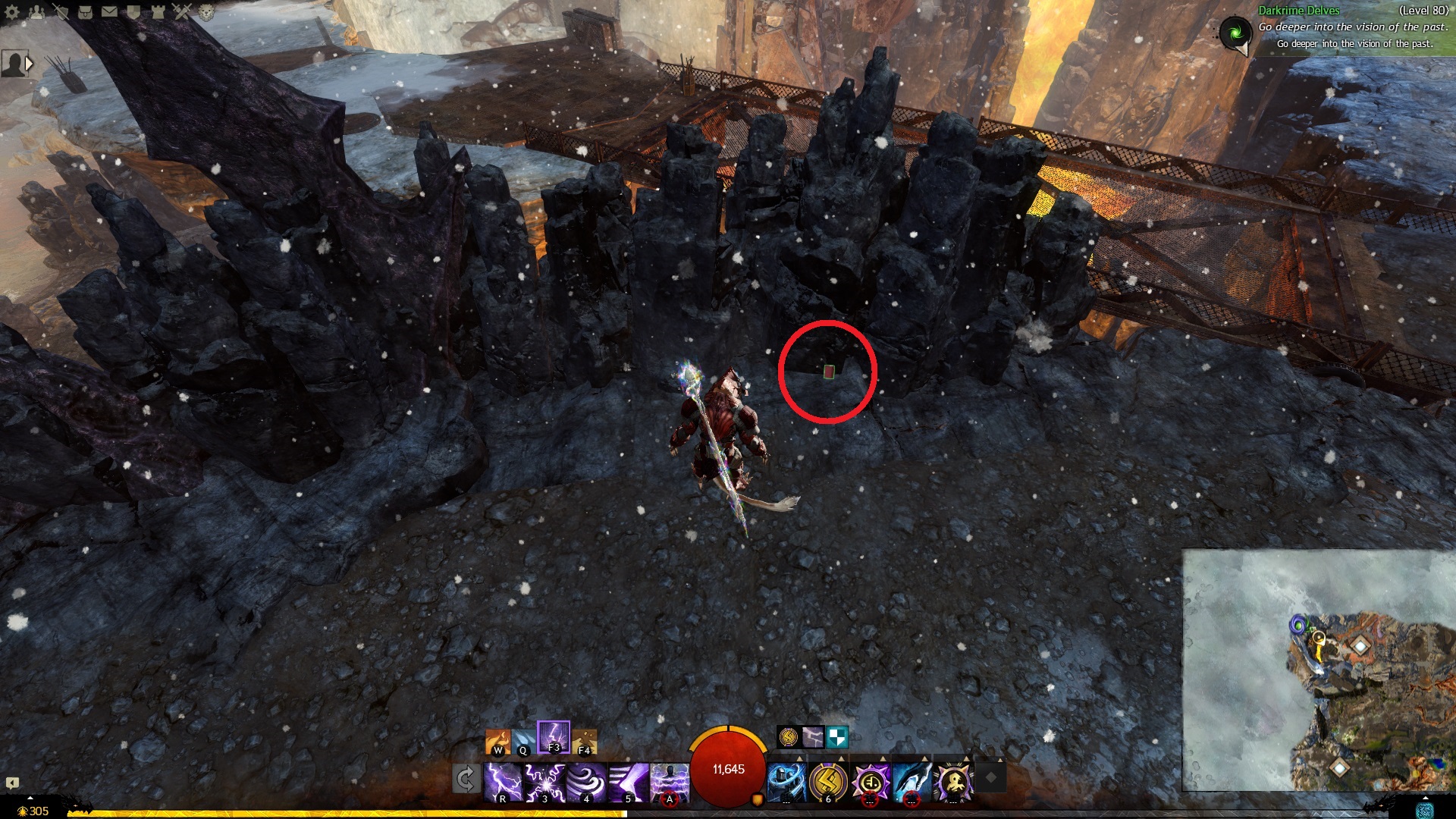Open the Hero panel sword-and-shield icon
1456x819 pixels.
(61, 12)
